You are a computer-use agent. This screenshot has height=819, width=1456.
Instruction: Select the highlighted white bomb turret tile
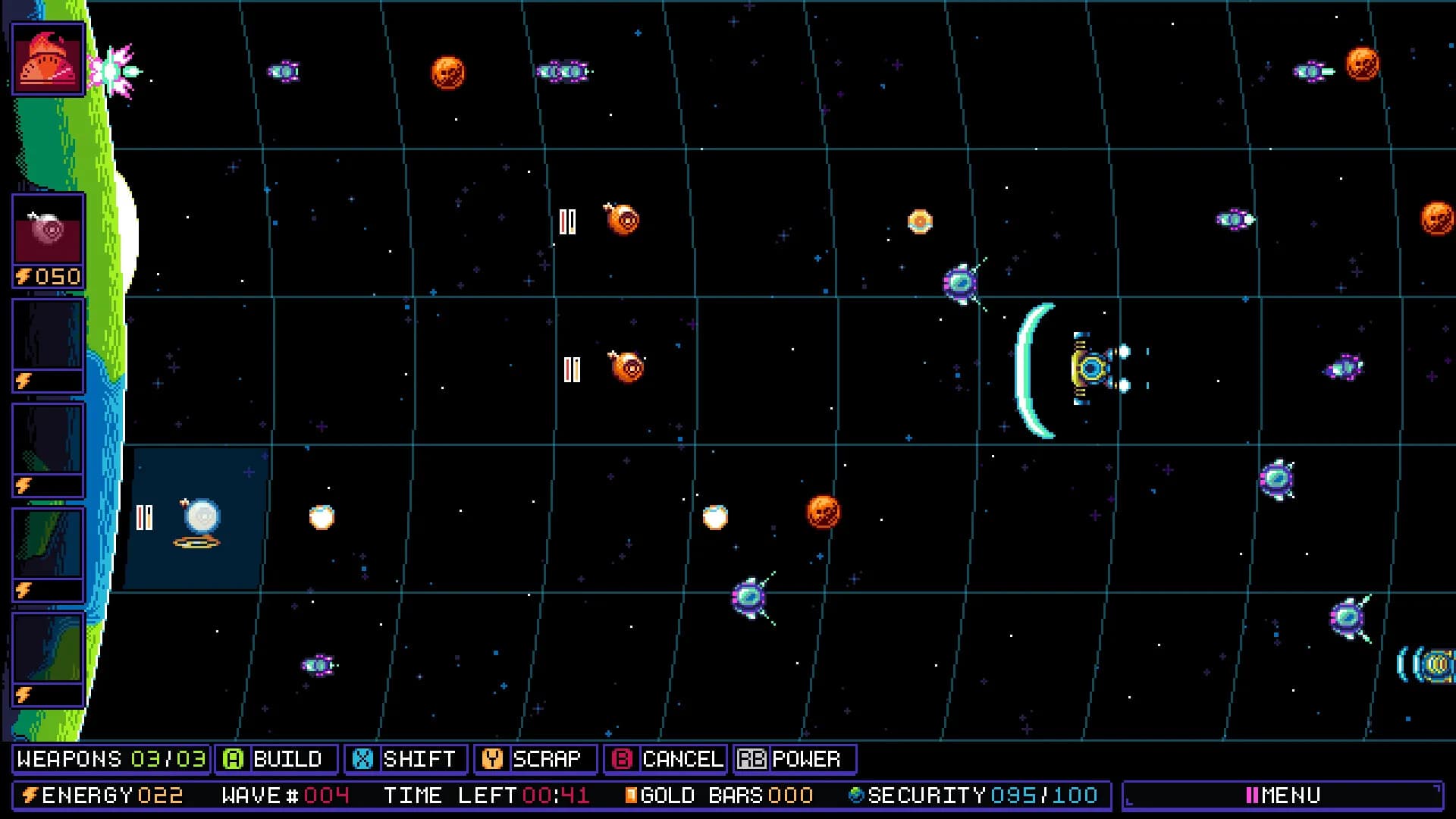click(199, 519)
